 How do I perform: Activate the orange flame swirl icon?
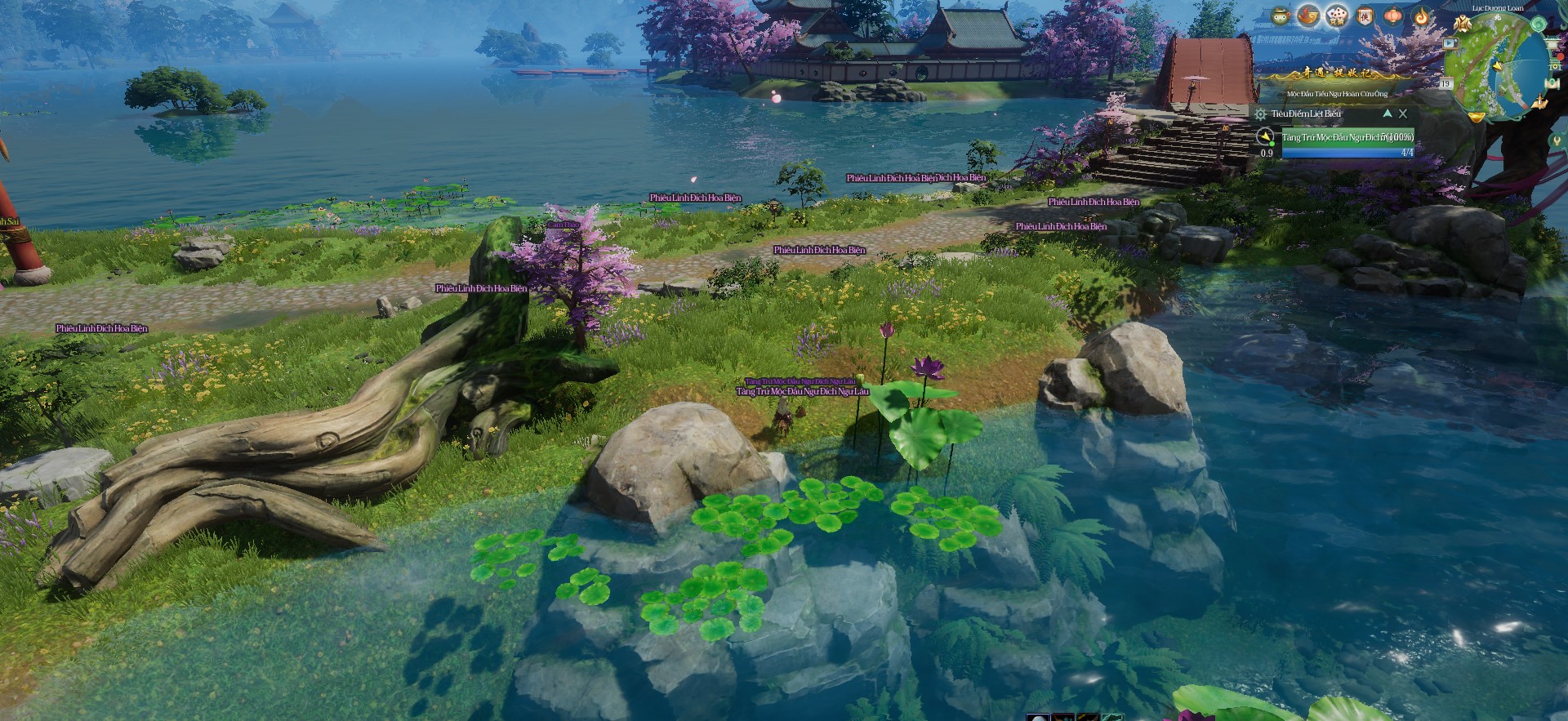pos(1422,16)
